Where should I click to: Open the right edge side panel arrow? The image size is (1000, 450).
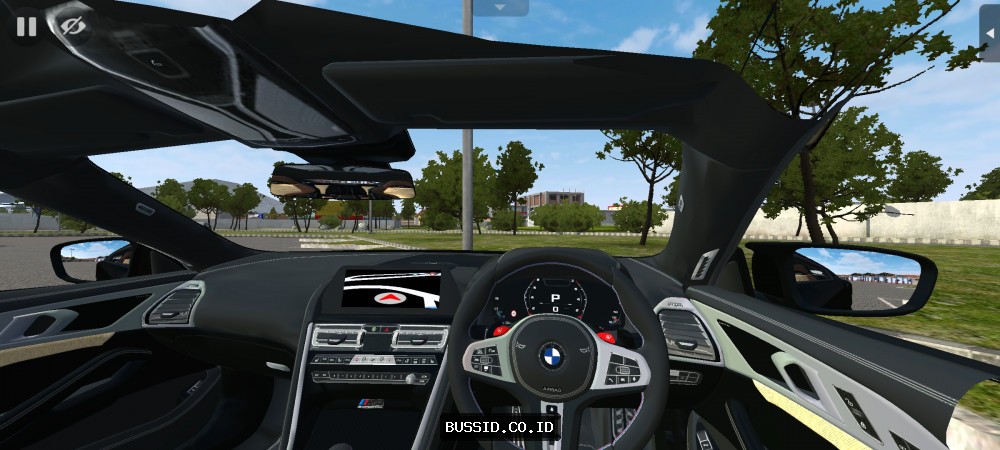pos(990,33)
